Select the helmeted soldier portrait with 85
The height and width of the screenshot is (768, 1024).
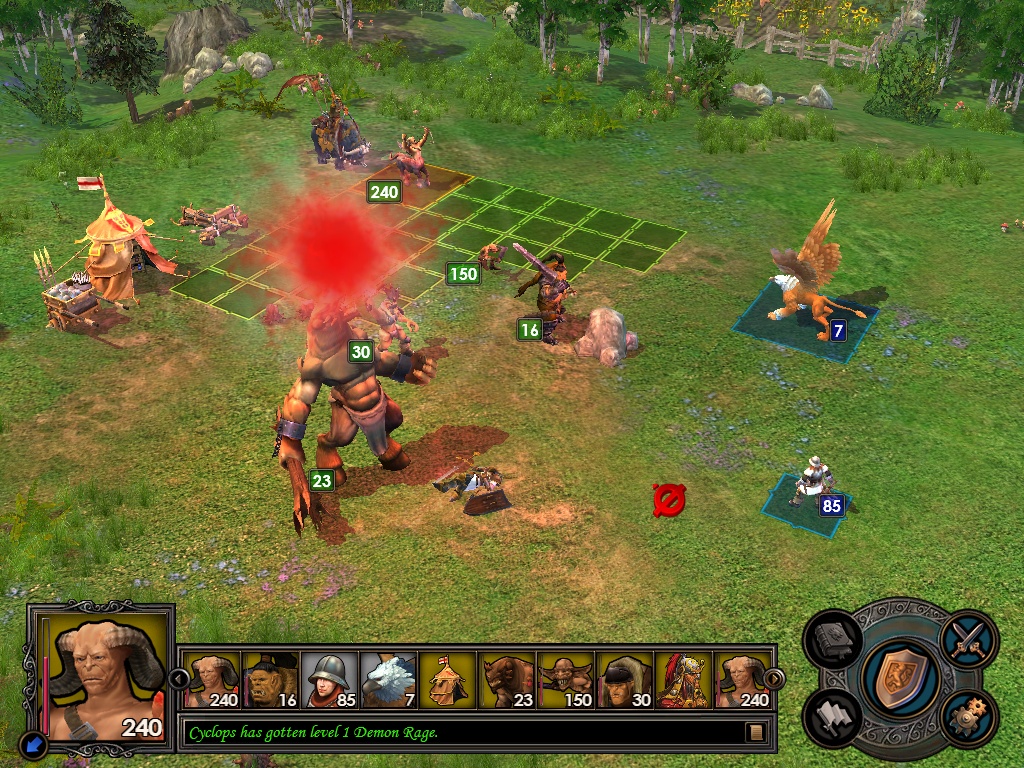(329, 680)
